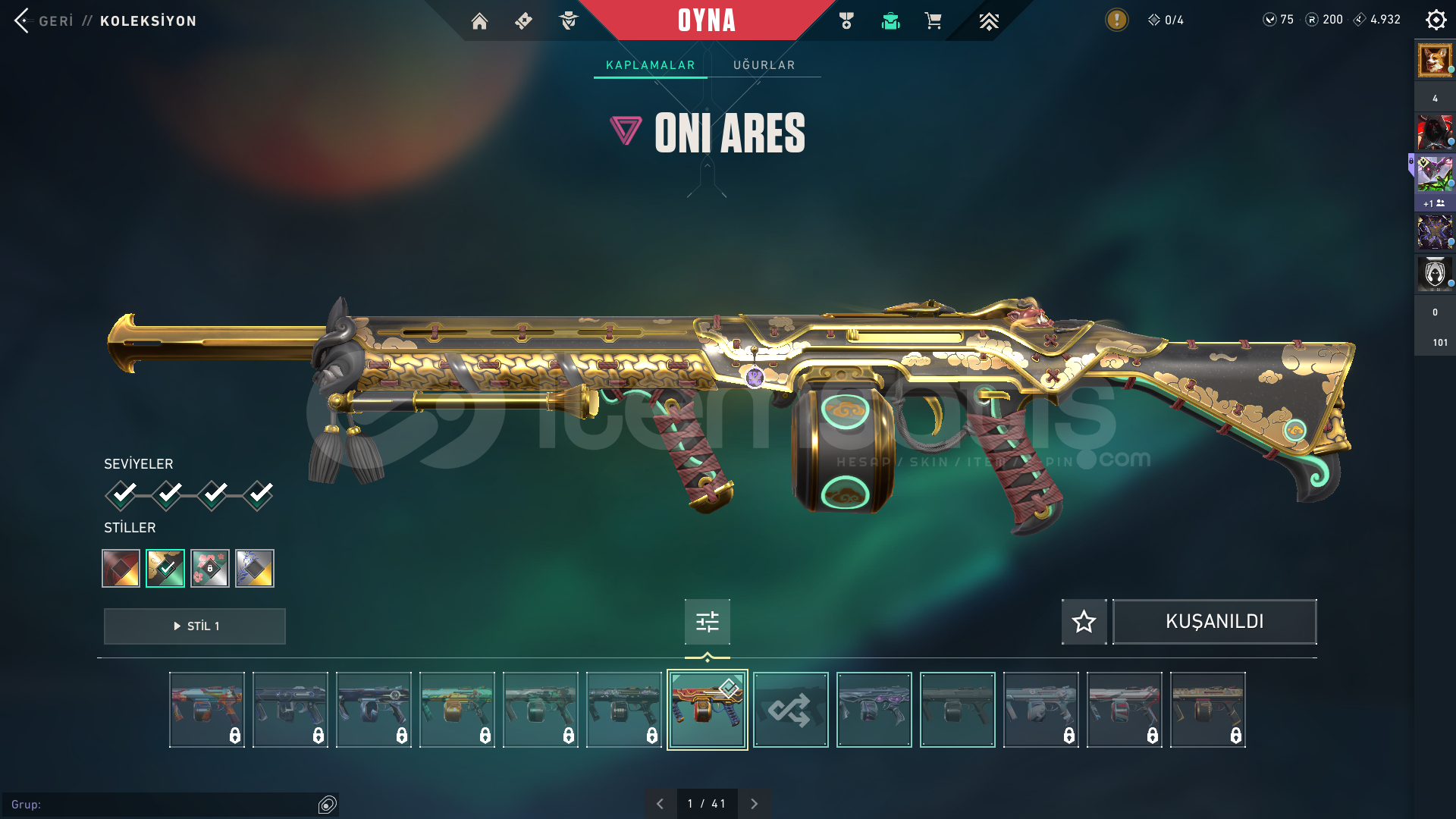Screen dimensions: 1456x819
Task: Switch to the UĞURLAR tab
Action: [764, 65]
